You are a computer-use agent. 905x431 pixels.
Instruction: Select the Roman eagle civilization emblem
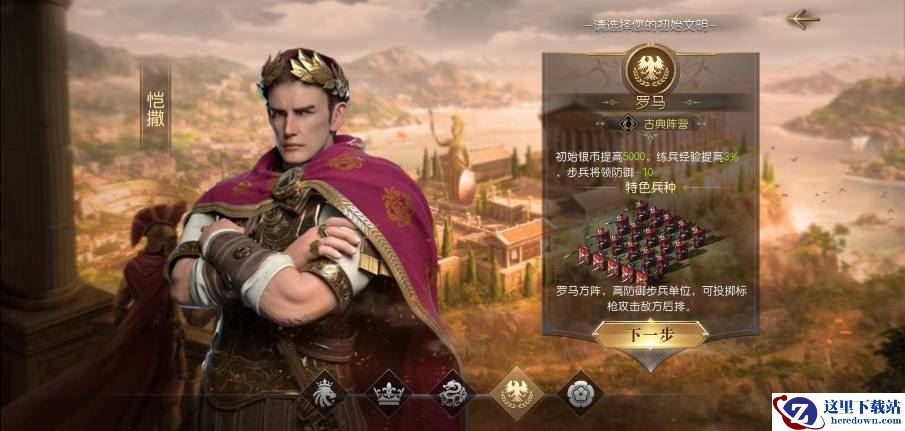(x=515, y=391)
